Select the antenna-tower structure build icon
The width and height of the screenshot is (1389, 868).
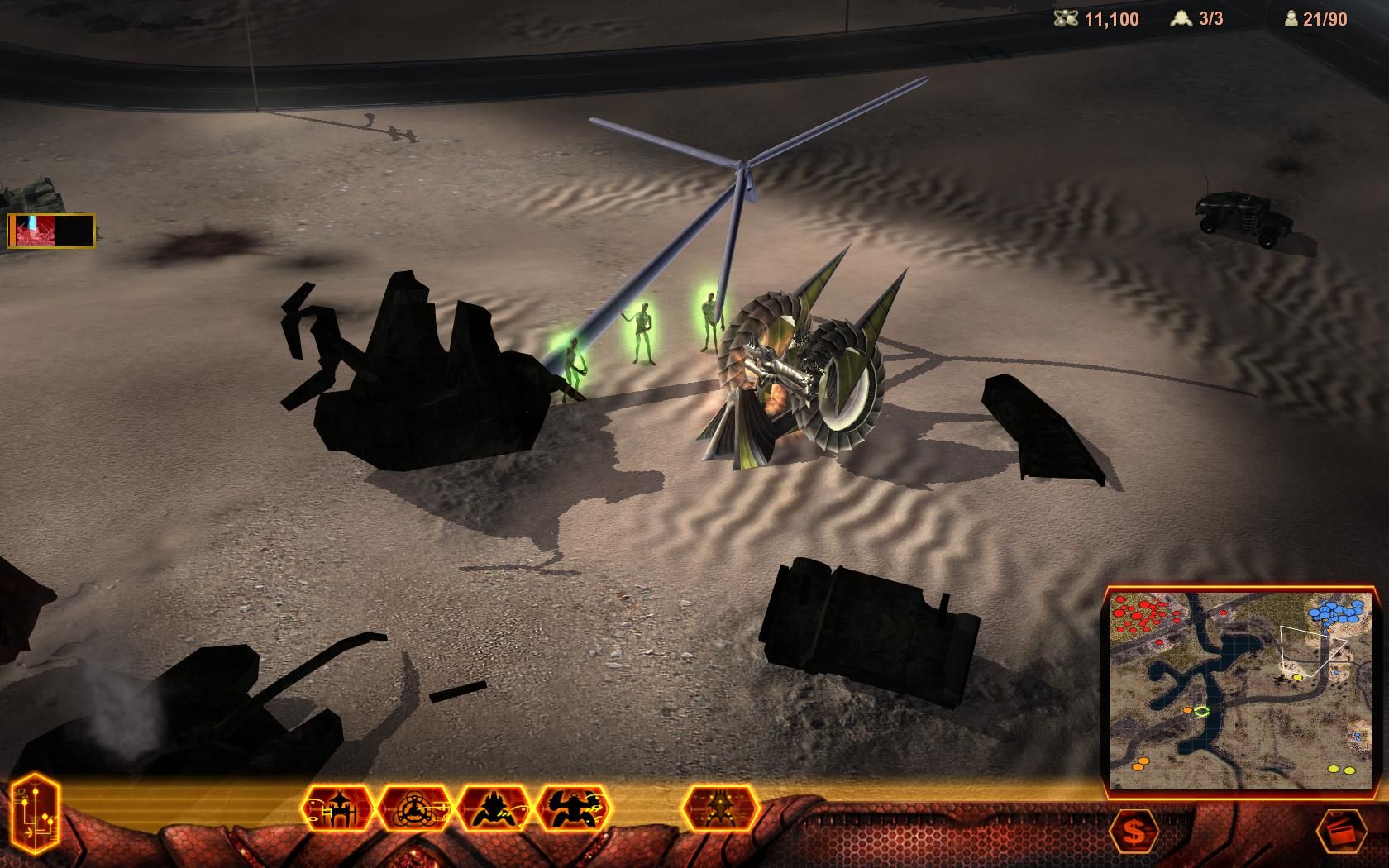point(340,808)
